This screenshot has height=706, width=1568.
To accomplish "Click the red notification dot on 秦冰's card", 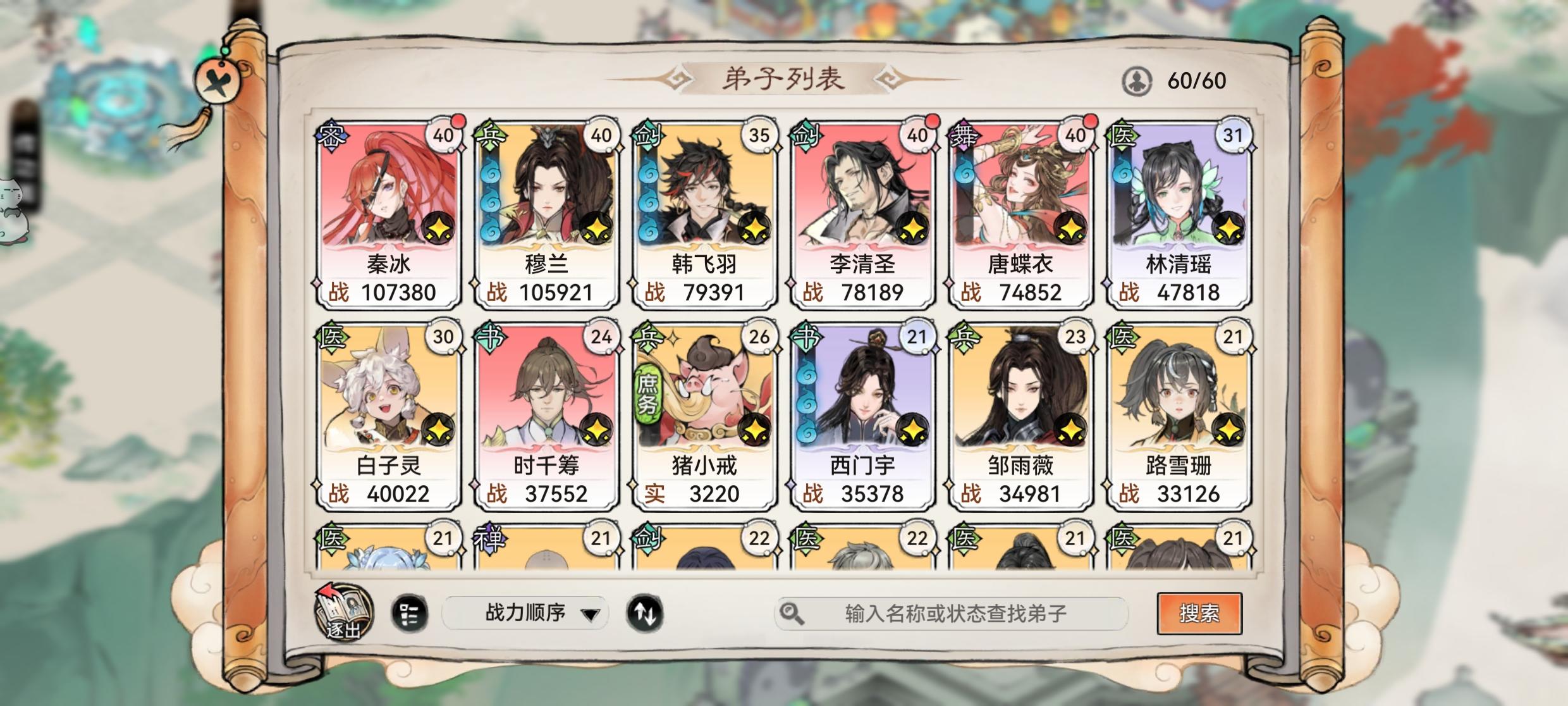I will (458, 121).
